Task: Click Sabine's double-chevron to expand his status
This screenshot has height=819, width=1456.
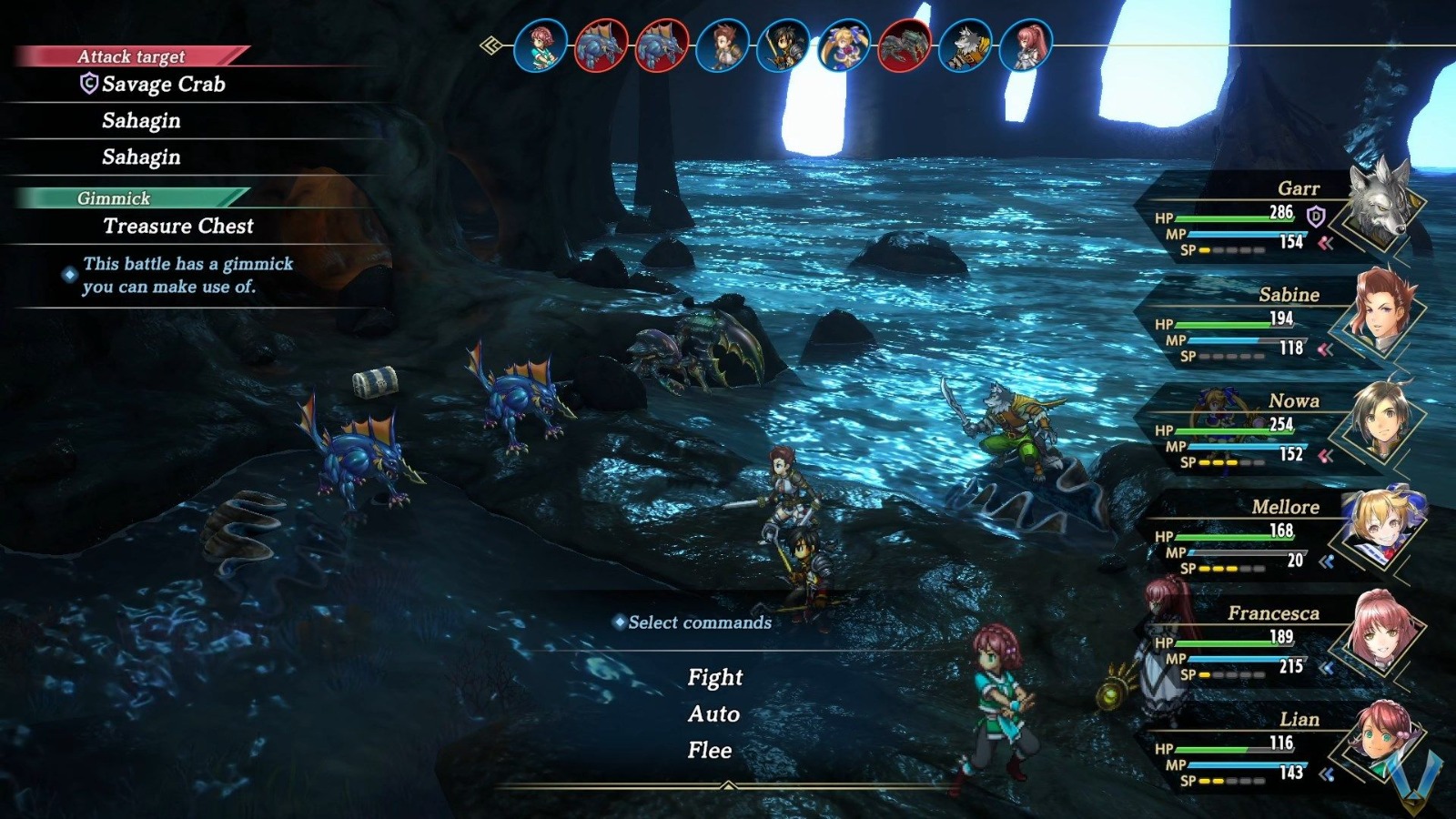Action: tap(1325, 349)
